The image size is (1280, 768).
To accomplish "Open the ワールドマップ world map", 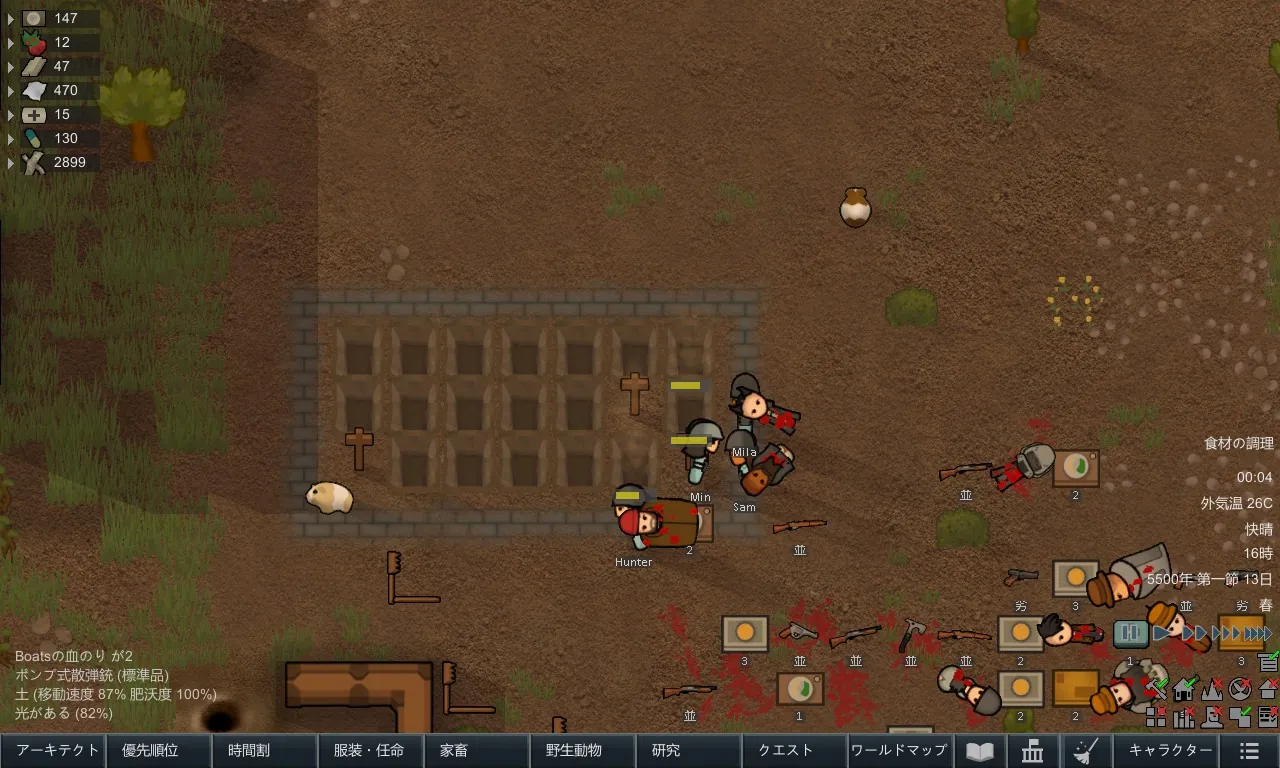I will pyautogui.click(x=899, y=751).
